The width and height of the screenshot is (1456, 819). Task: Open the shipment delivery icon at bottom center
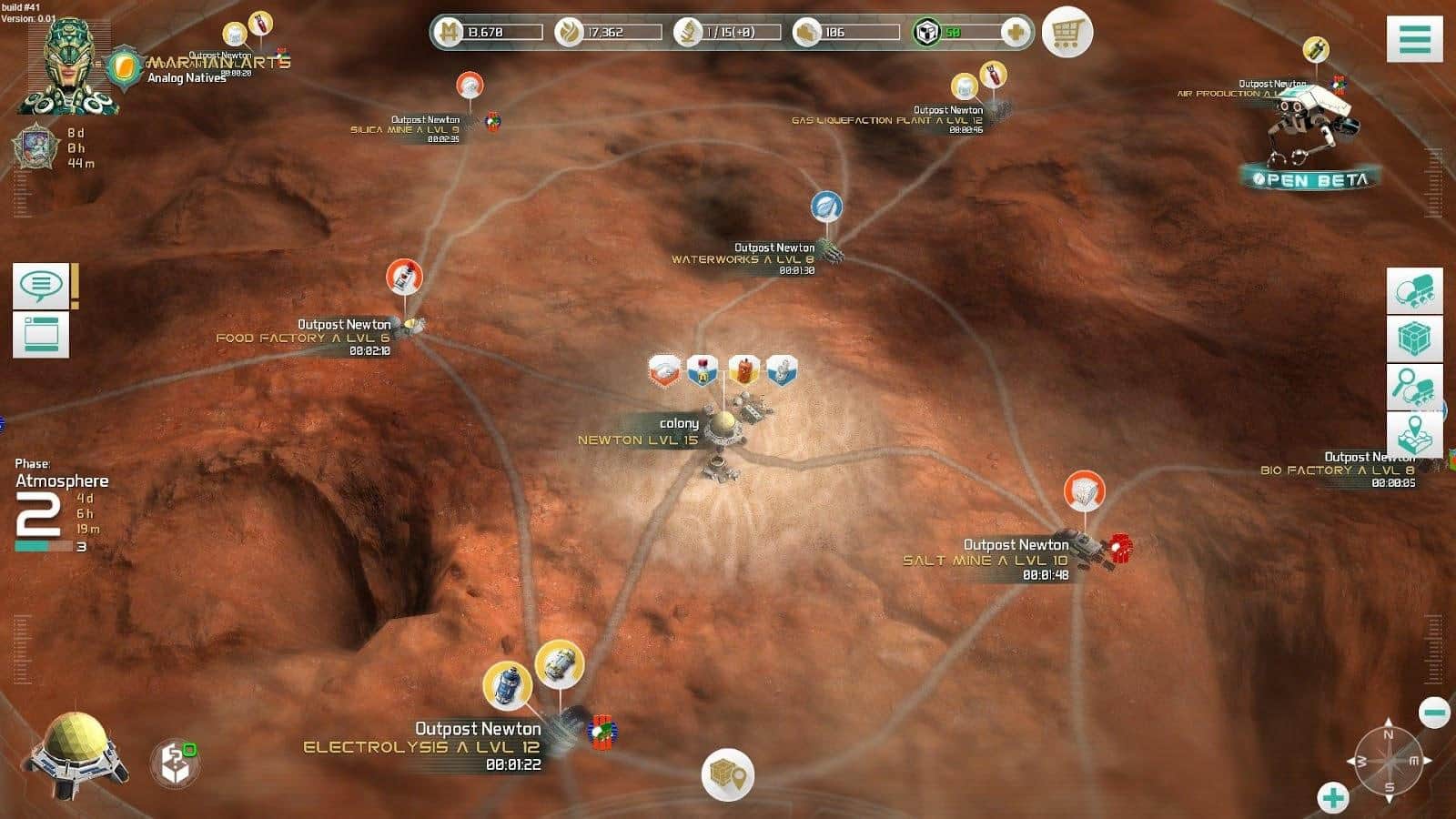[726, 775]
